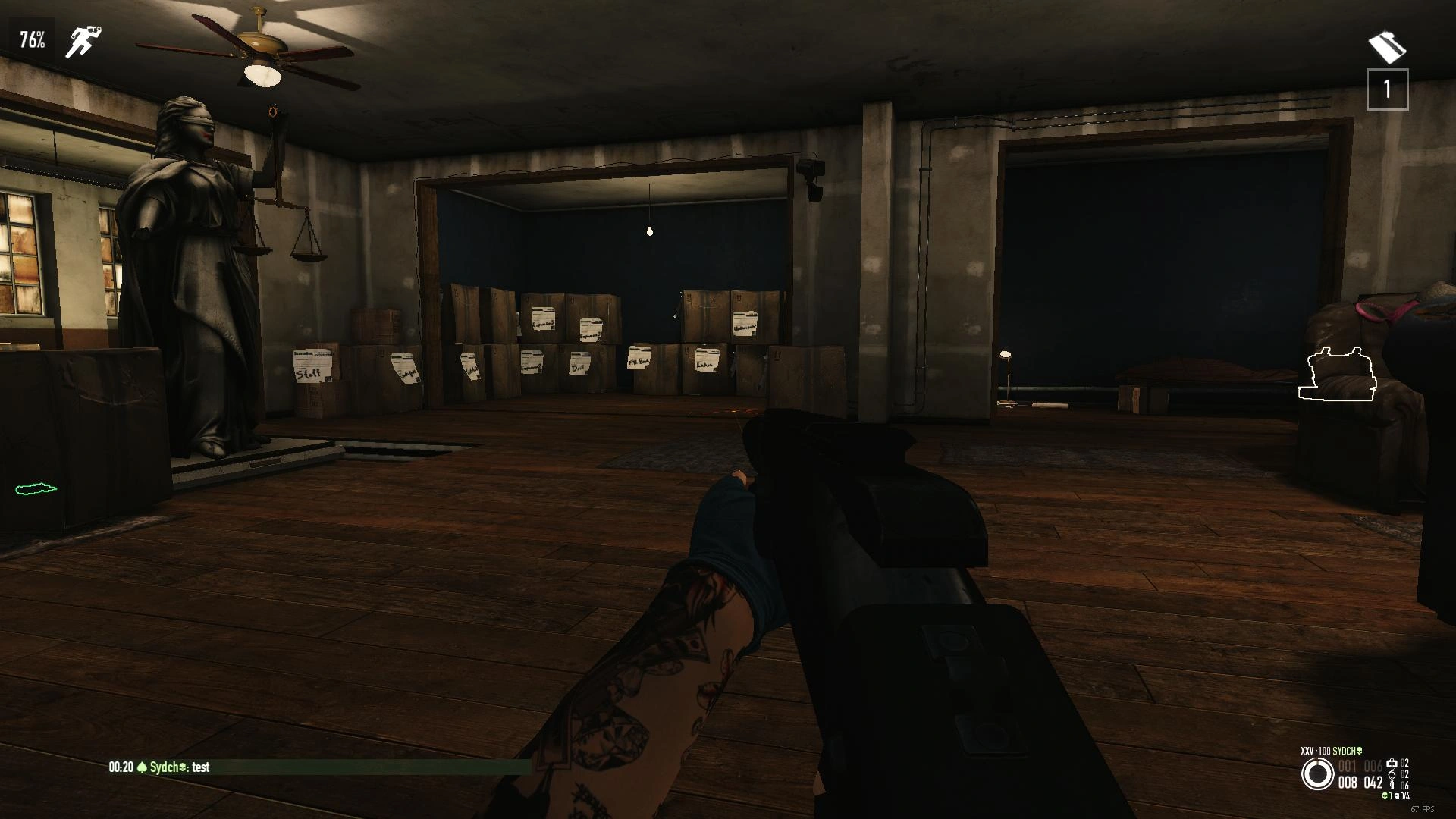Select the grenade throwable icon
This screenshot has height=819, width=1456.
pos(1392,774)
